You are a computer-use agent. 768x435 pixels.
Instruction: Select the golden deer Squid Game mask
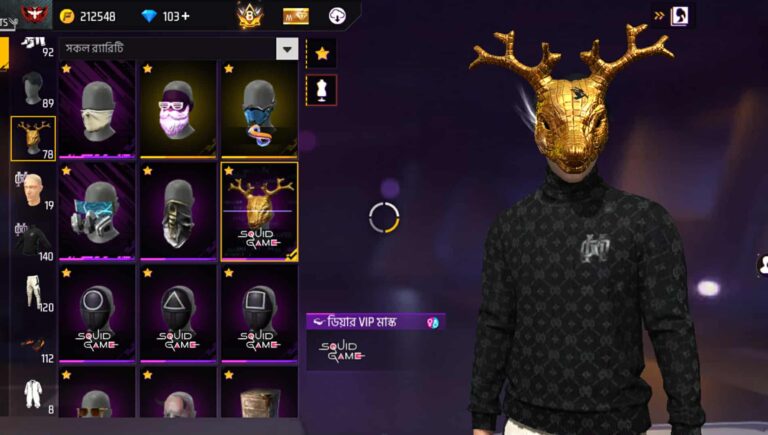point(259,211)
